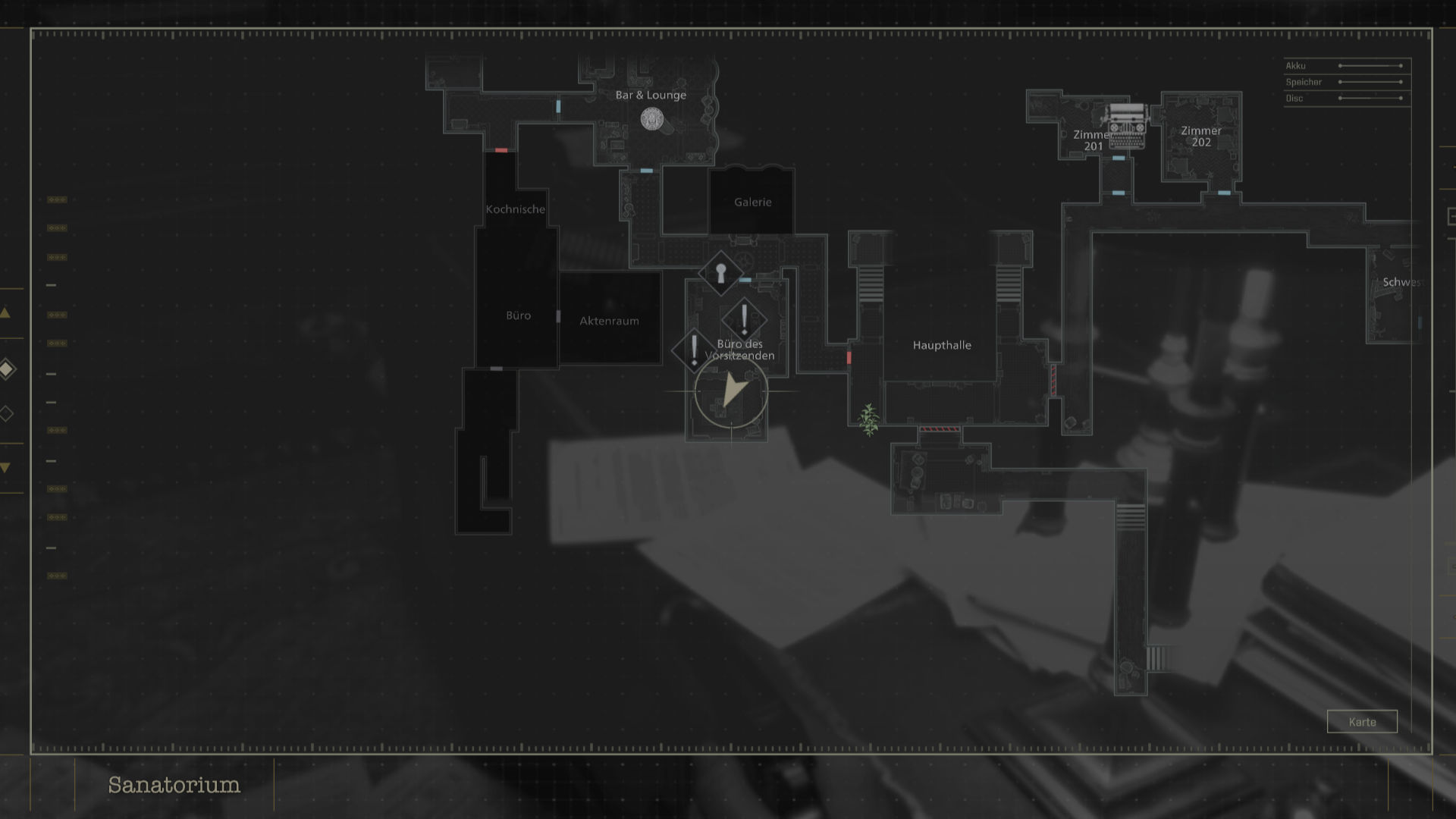Viewport: 1456px width, 819px height.
Task: Toggle the hollow diamond floor marker below it
Action: point(6,413)
